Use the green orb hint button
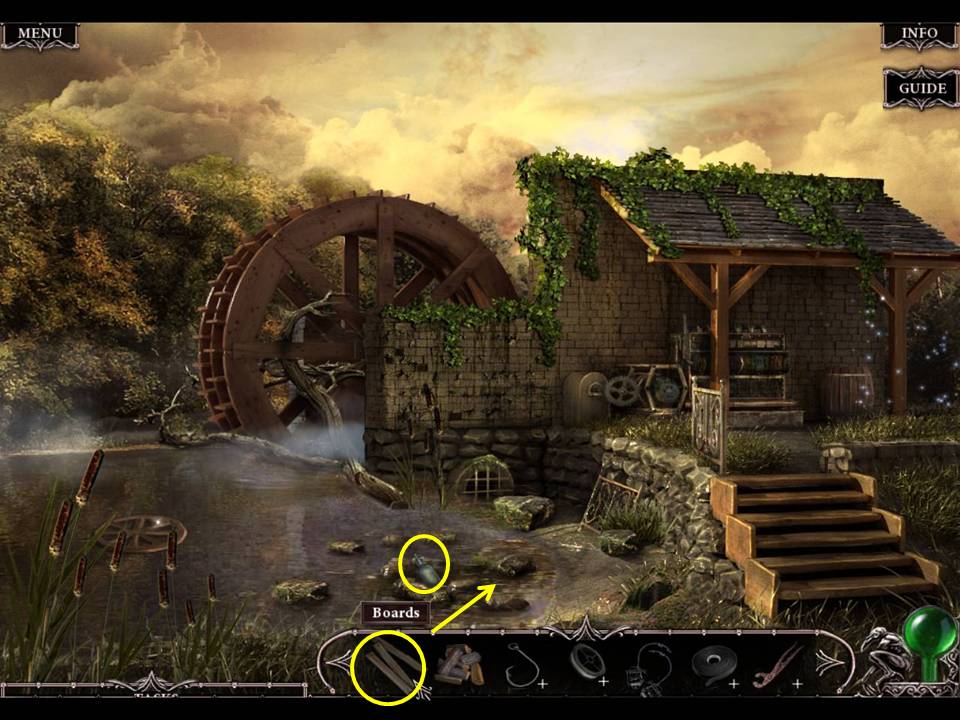 click(x=928, y=636)
